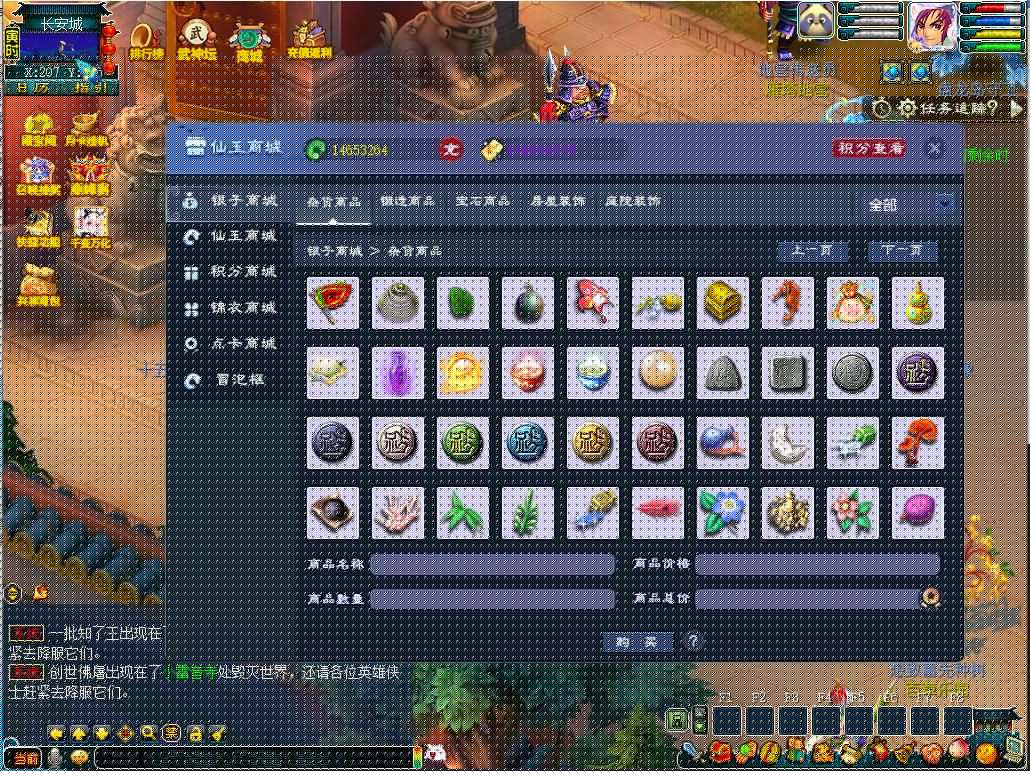Click the 商品数量 quantity field
The height and width of the screenshot is (771, 1030).
pos(492,599)
